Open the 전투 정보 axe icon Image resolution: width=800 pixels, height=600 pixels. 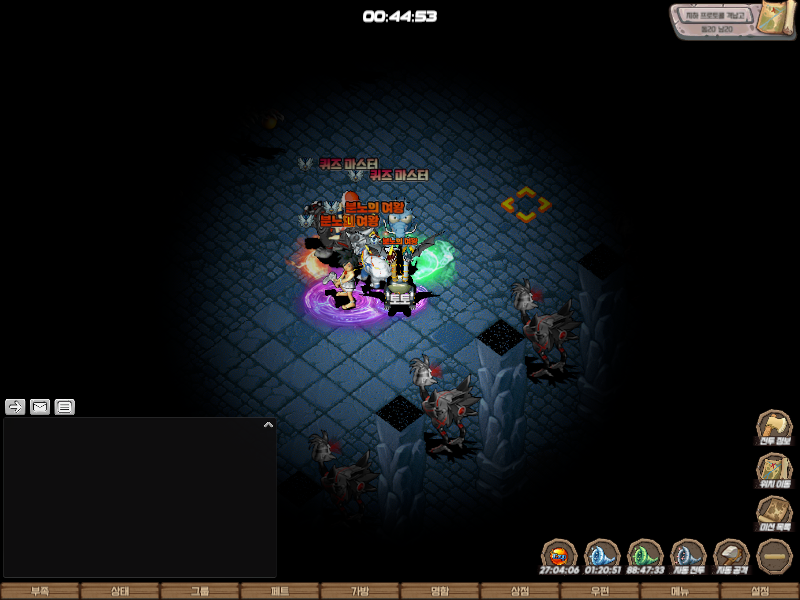pos(774,427)
